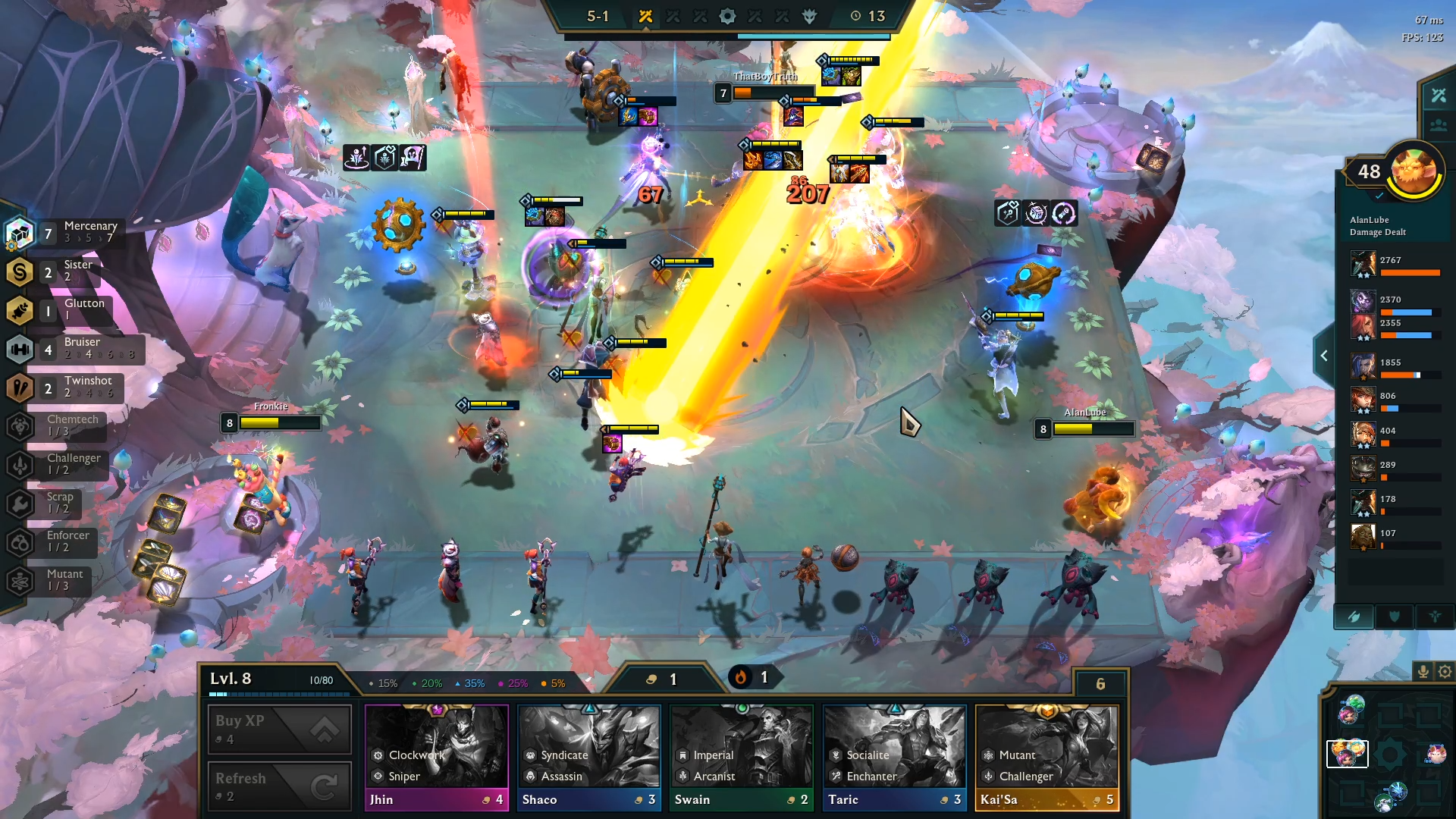The width and height of the screenshot is (1456, 819).
Task: Click the Mercenary trait icon
Action: [20, 233]
